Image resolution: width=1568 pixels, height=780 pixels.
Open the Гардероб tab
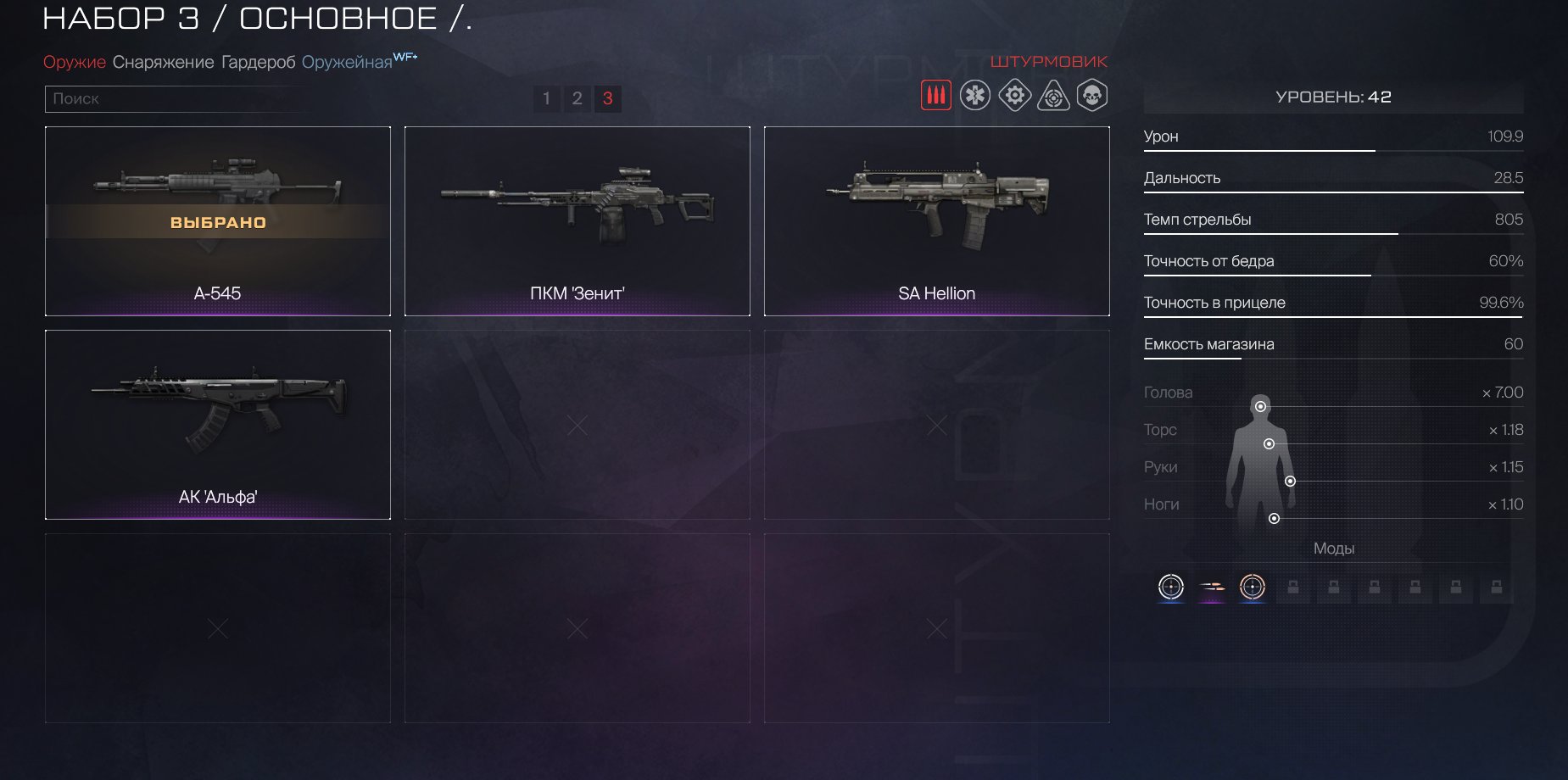coord(258,63)
